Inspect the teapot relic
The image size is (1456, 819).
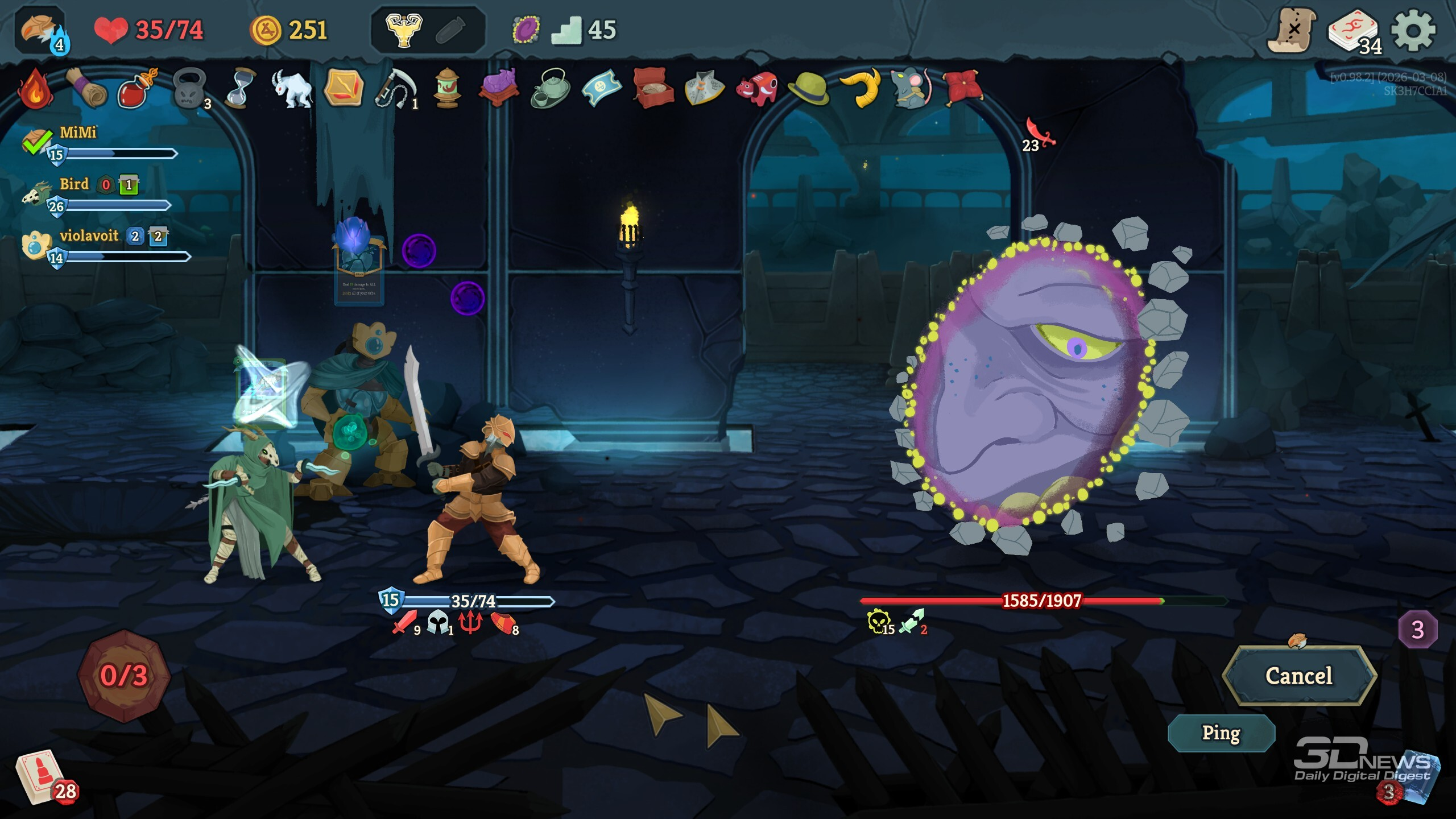coord(551,89)
